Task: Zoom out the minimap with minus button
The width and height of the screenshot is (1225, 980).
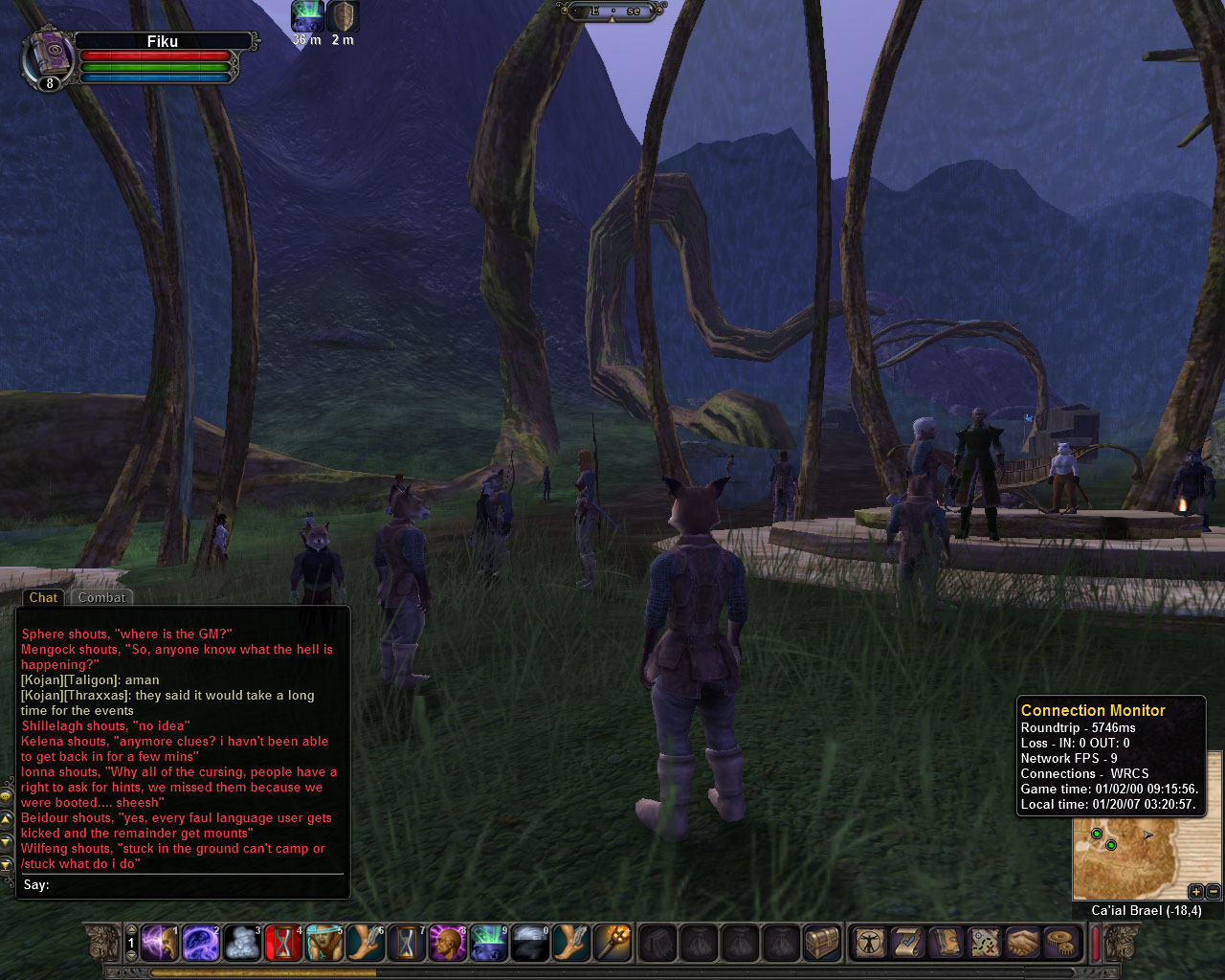Action: point(1213,892)
